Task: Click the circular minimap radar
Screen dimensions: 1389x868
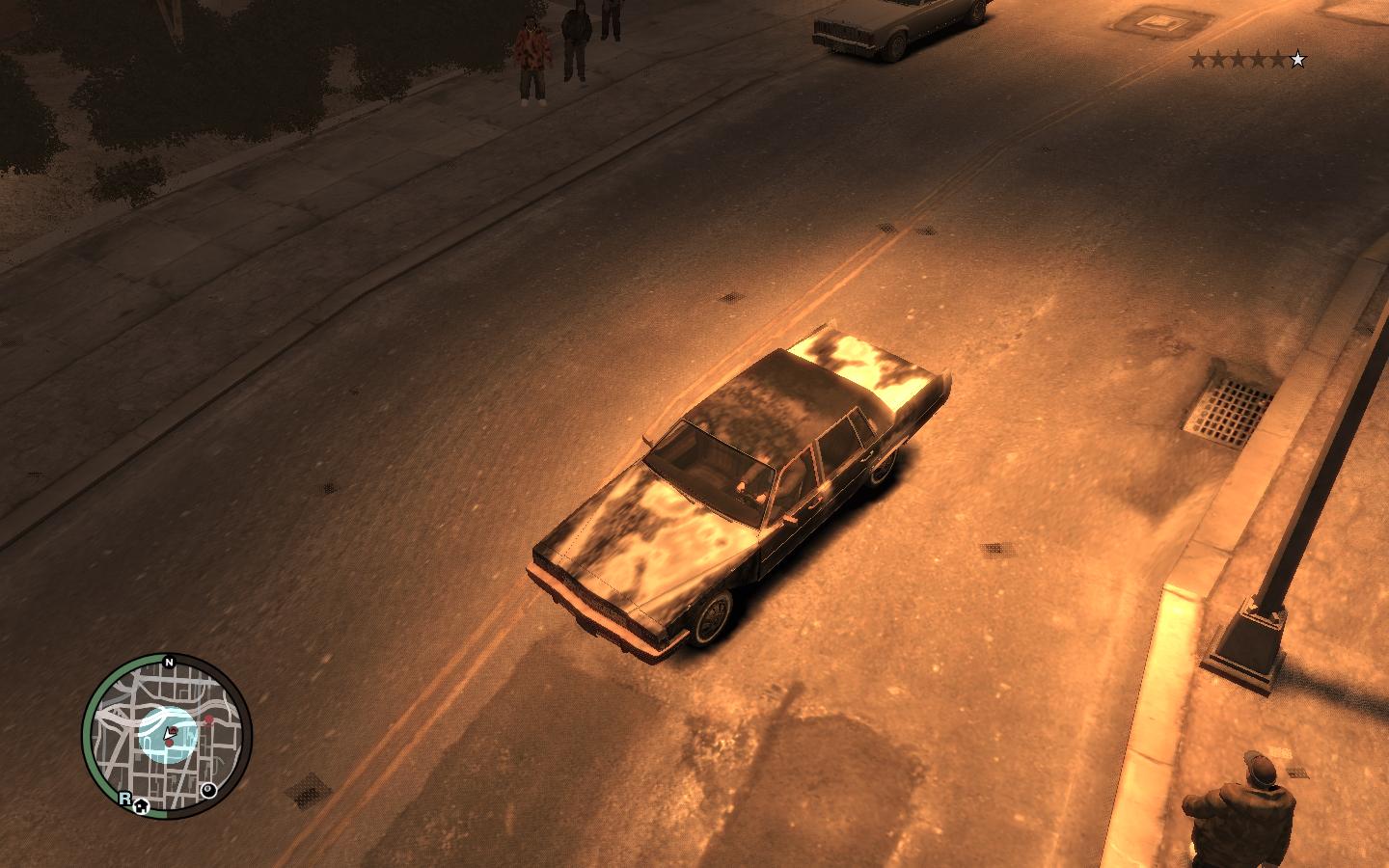Action: click(x=167, y=735)
